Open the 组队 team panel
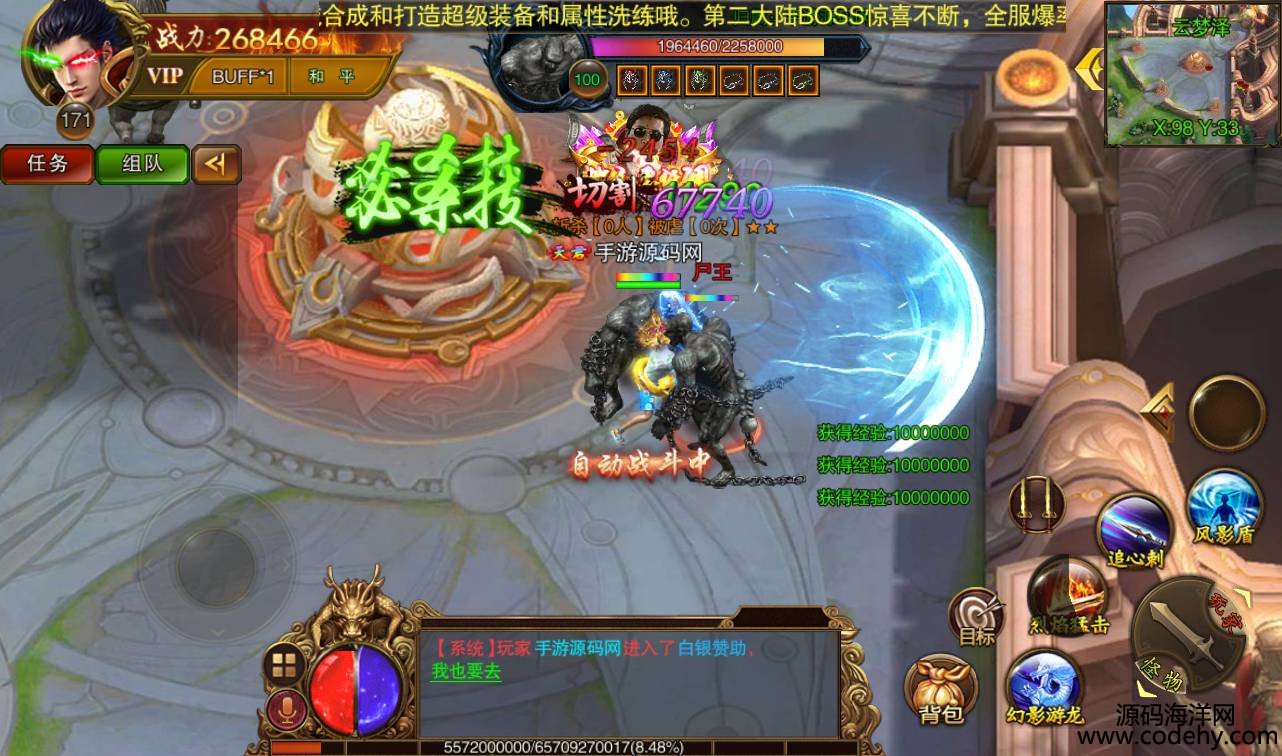This screenshot has height=756, width=1282. [x=142, y=164]
